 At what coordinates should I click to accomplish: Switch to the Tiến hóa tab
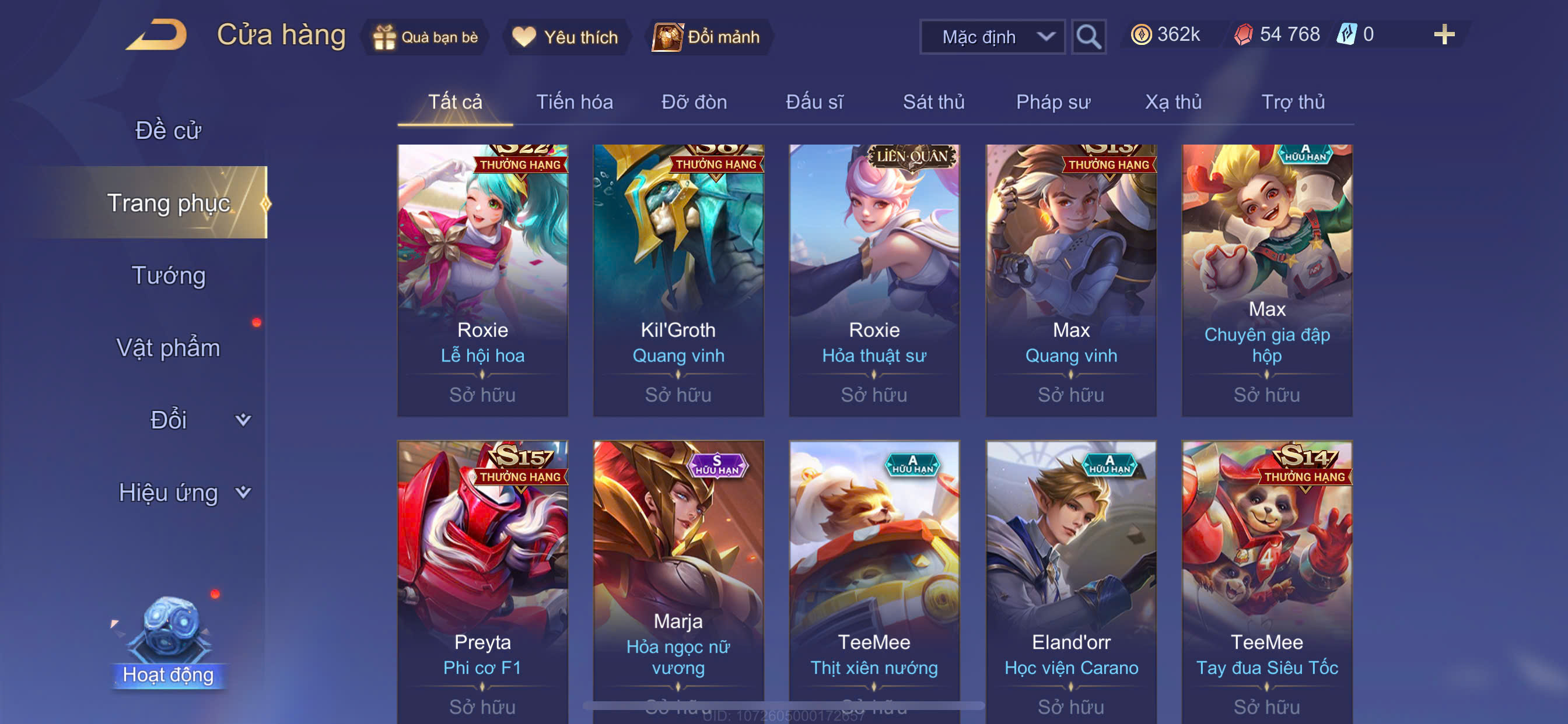tap(574, 101)
